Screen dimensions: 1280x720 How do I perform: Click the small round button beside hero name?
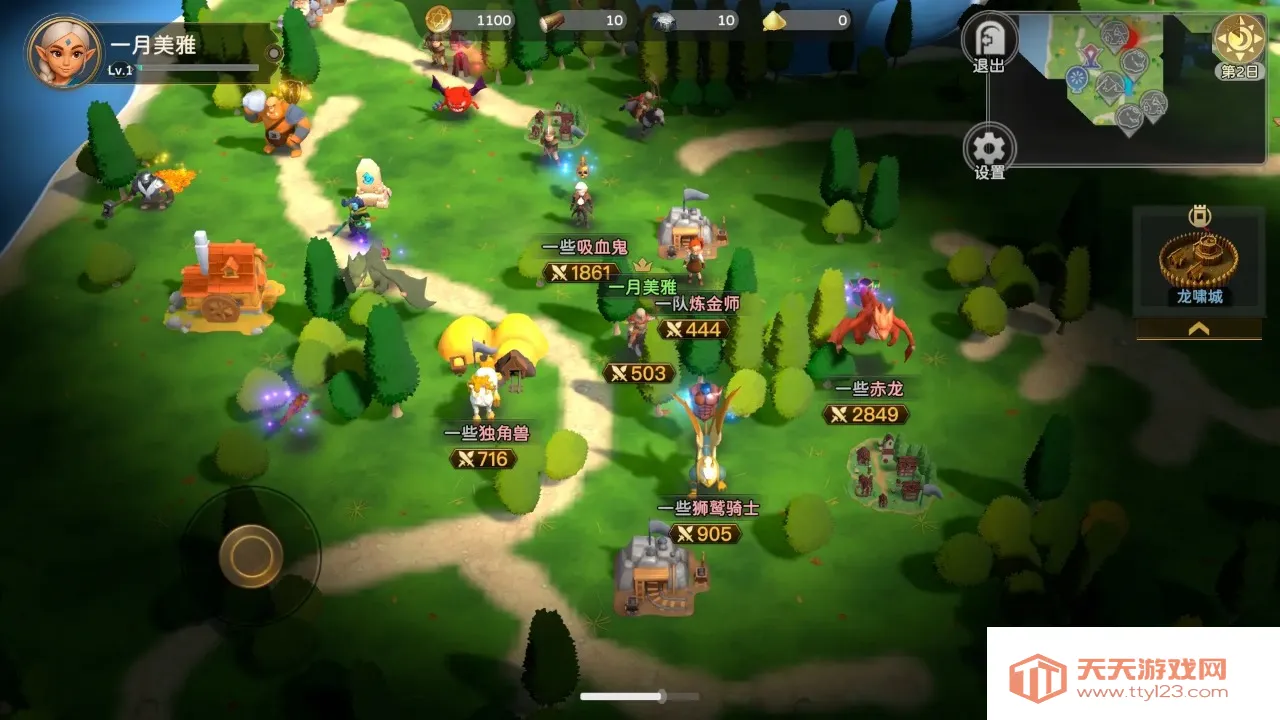pyautogui.click(x=273, y=52)
